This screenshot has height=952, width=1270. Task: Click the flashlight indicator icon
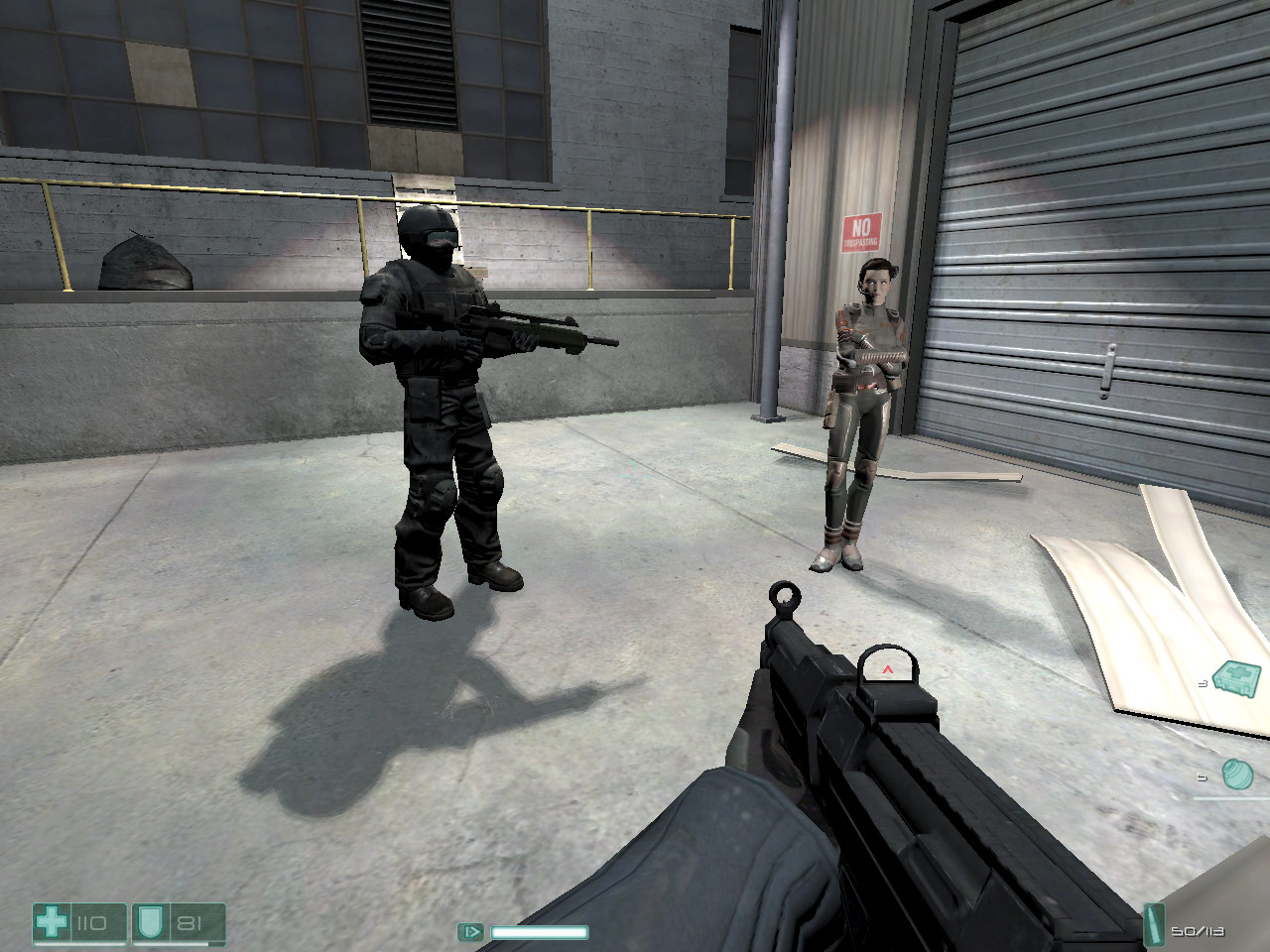coord(470,931)
